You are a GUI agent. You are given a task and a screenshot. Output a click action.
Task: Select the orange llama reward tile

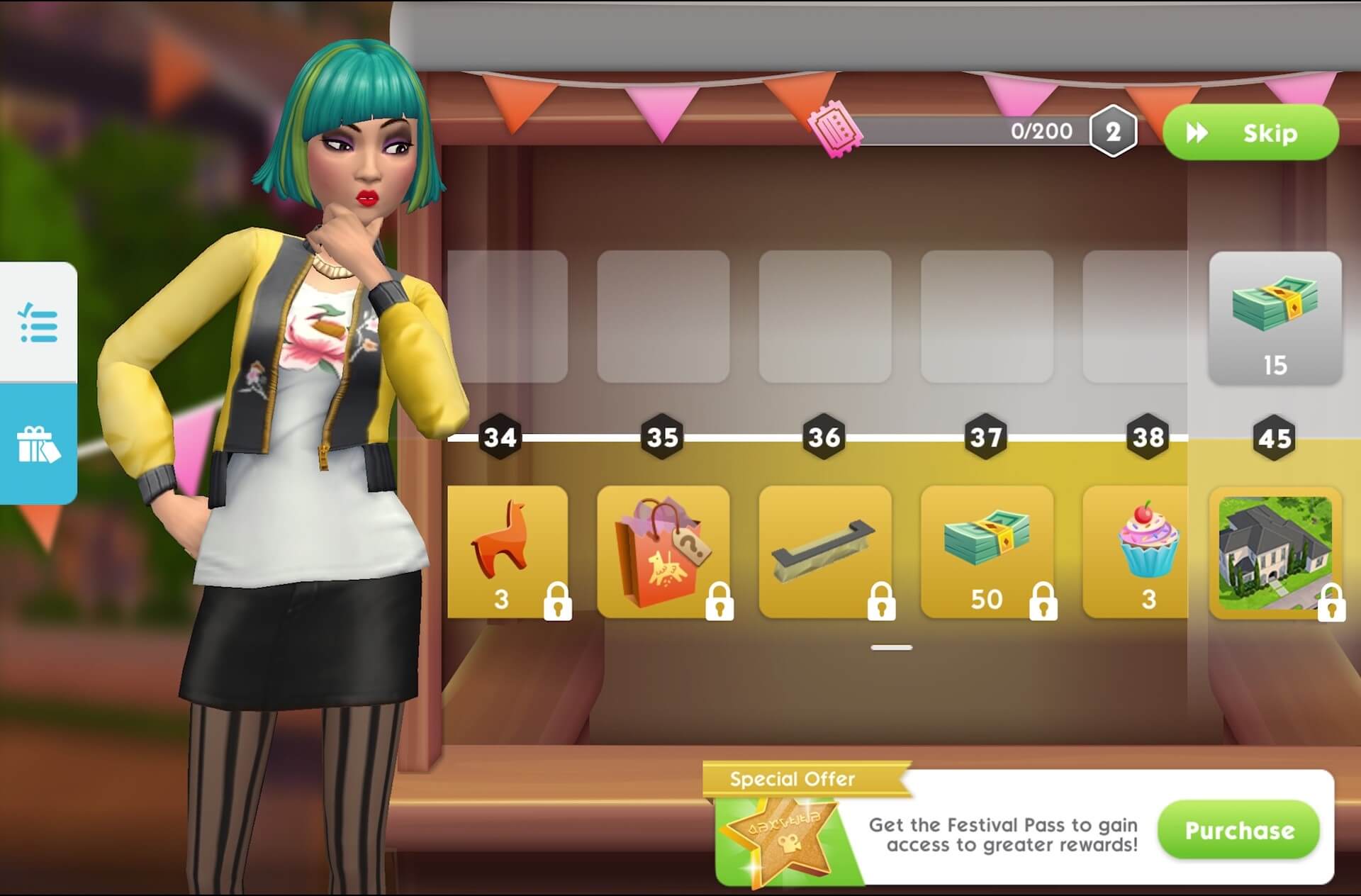click(508, 551)
